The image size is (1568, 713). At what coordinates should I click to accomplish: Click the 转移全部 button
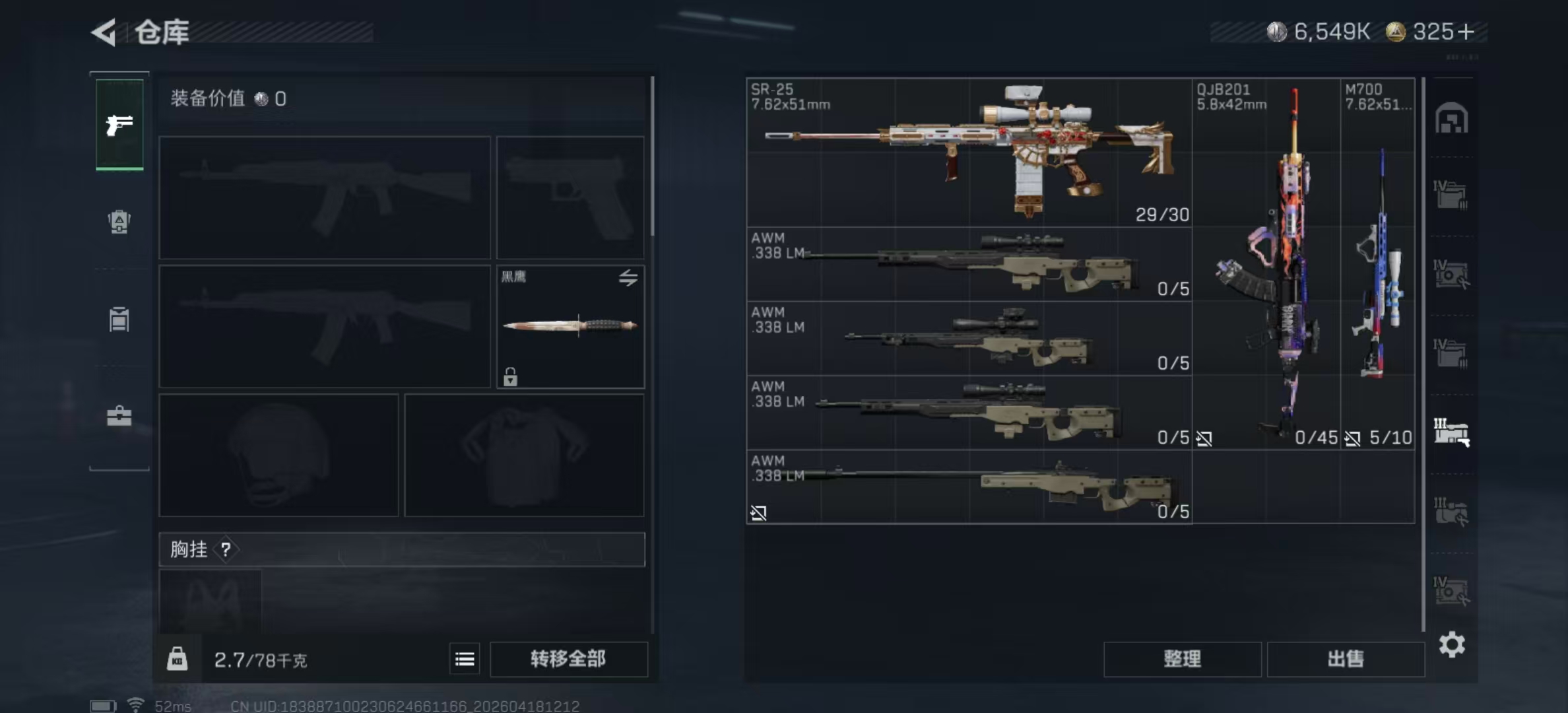coord(568,658)
